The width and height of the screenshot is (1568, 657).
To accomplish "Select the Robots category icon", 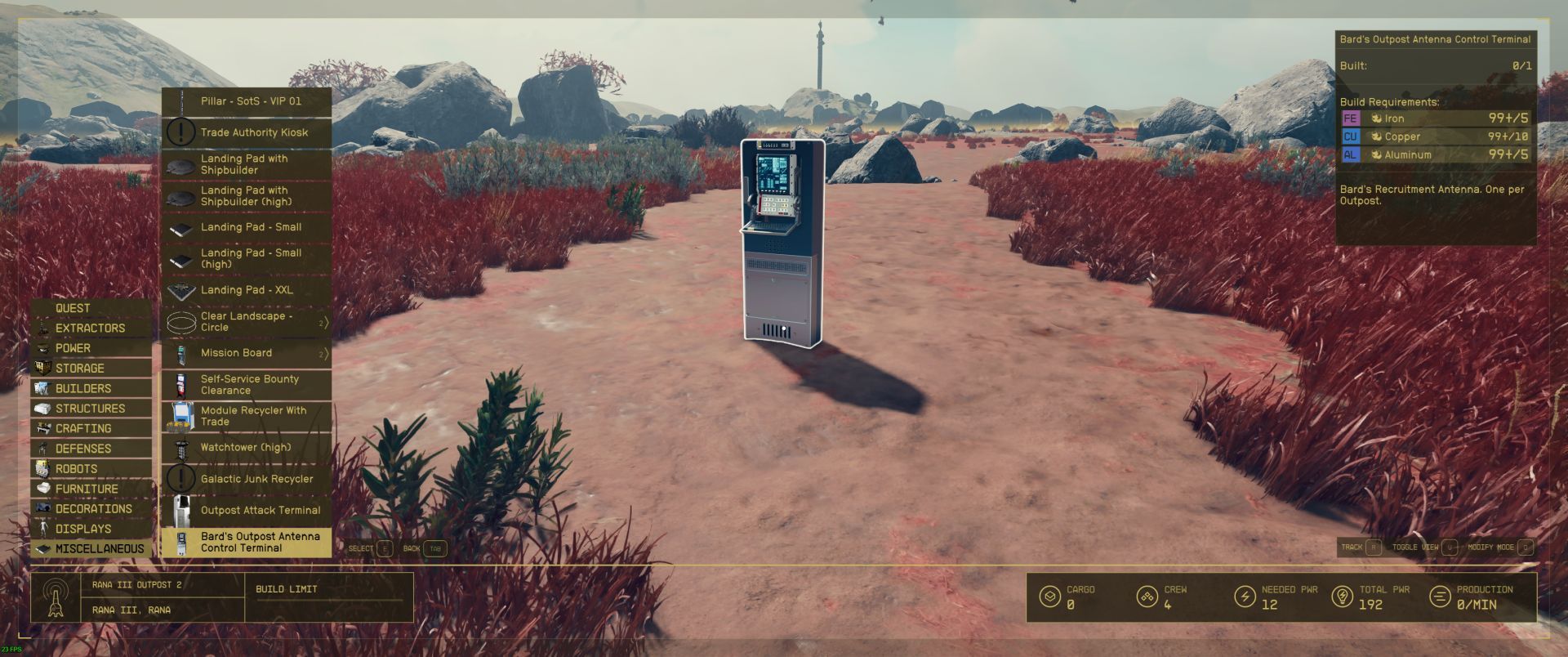I will pyautogui.click(x=45, y=468).
